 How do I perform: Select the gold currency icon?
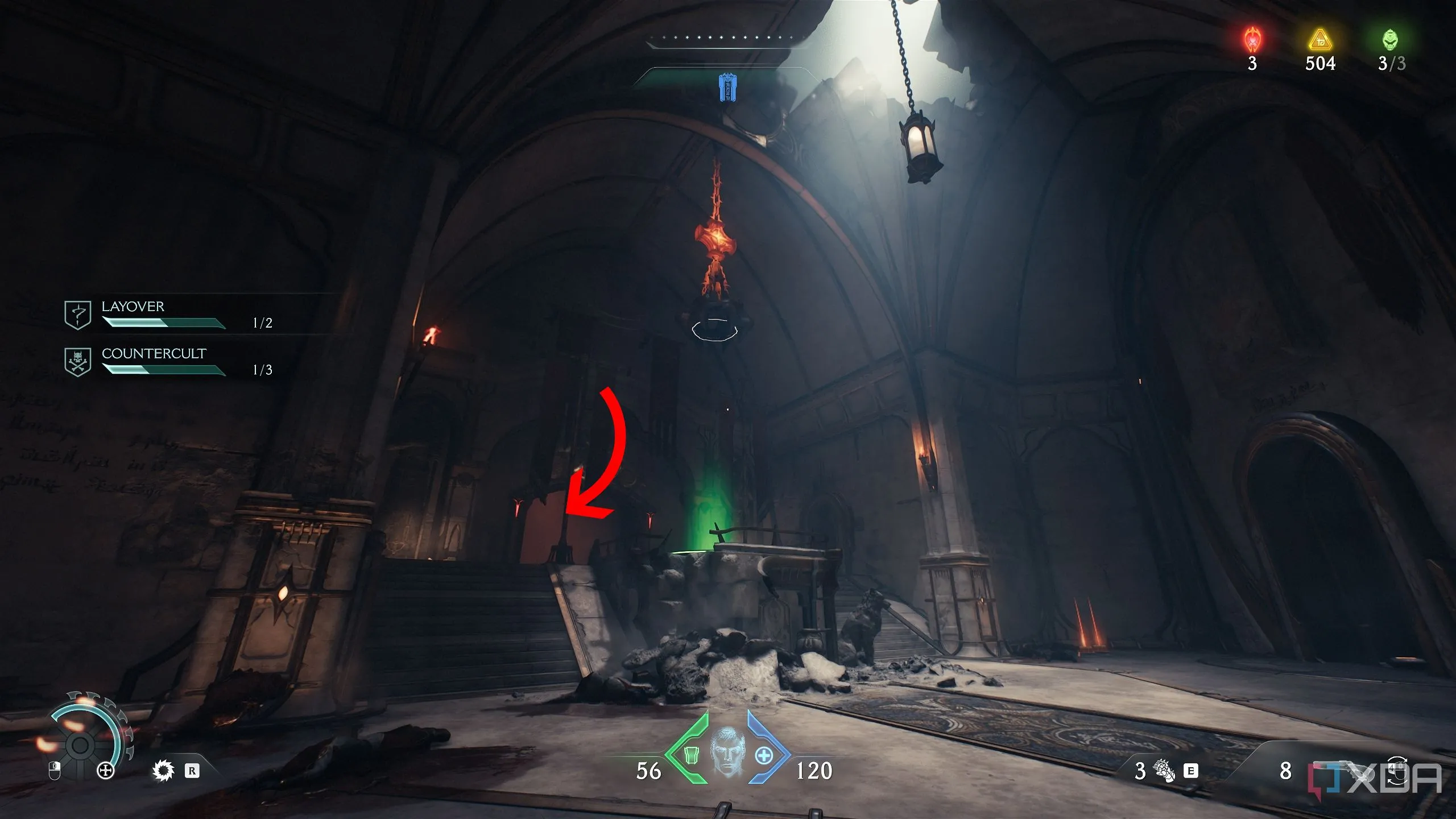coord(1319,40)
